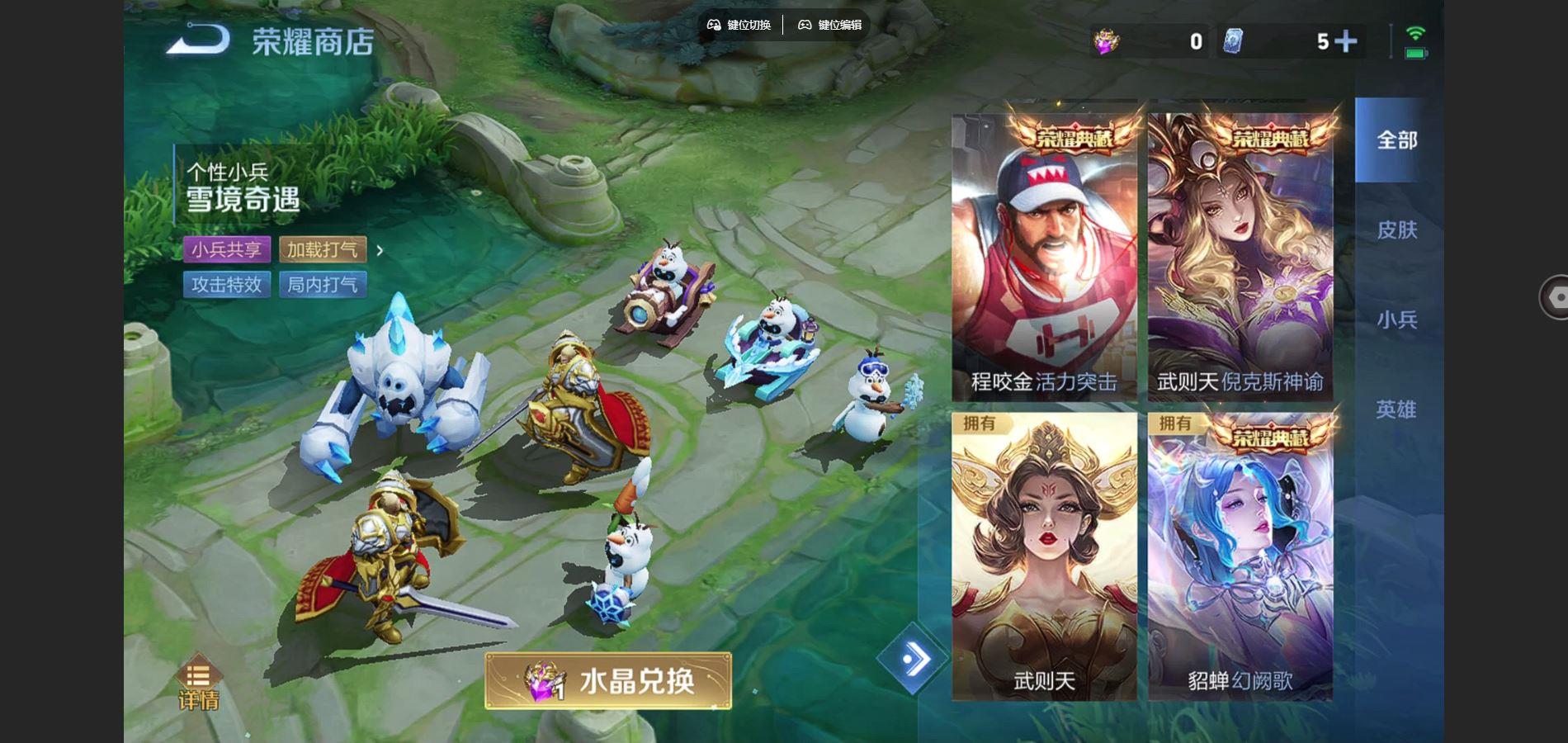Select the 全部 category tab
Screen dimensions: 1568x743
tap(1396, 140)
